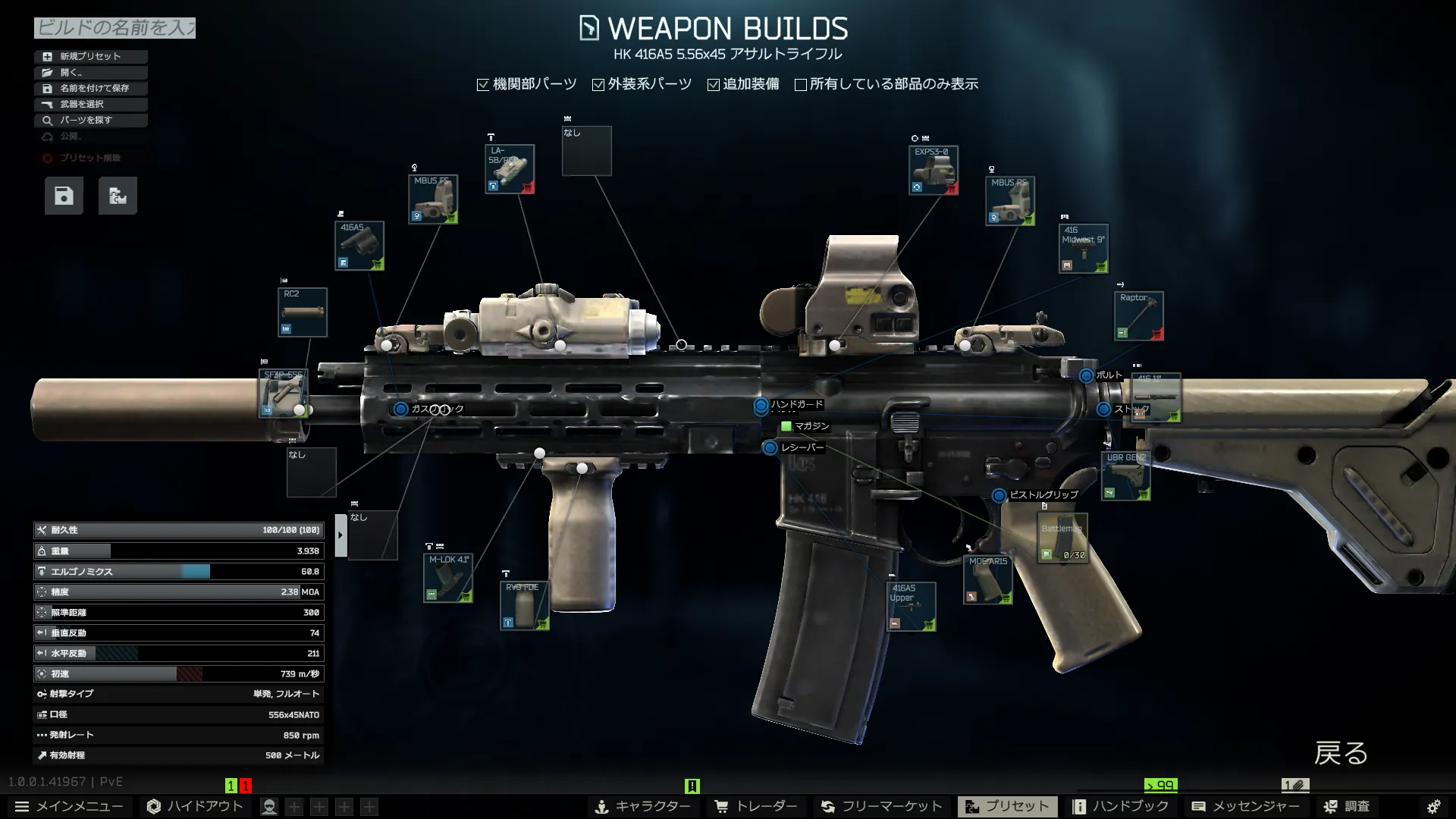
Task: Select the Raptor charging handle slot
Action: point(1139,315)
